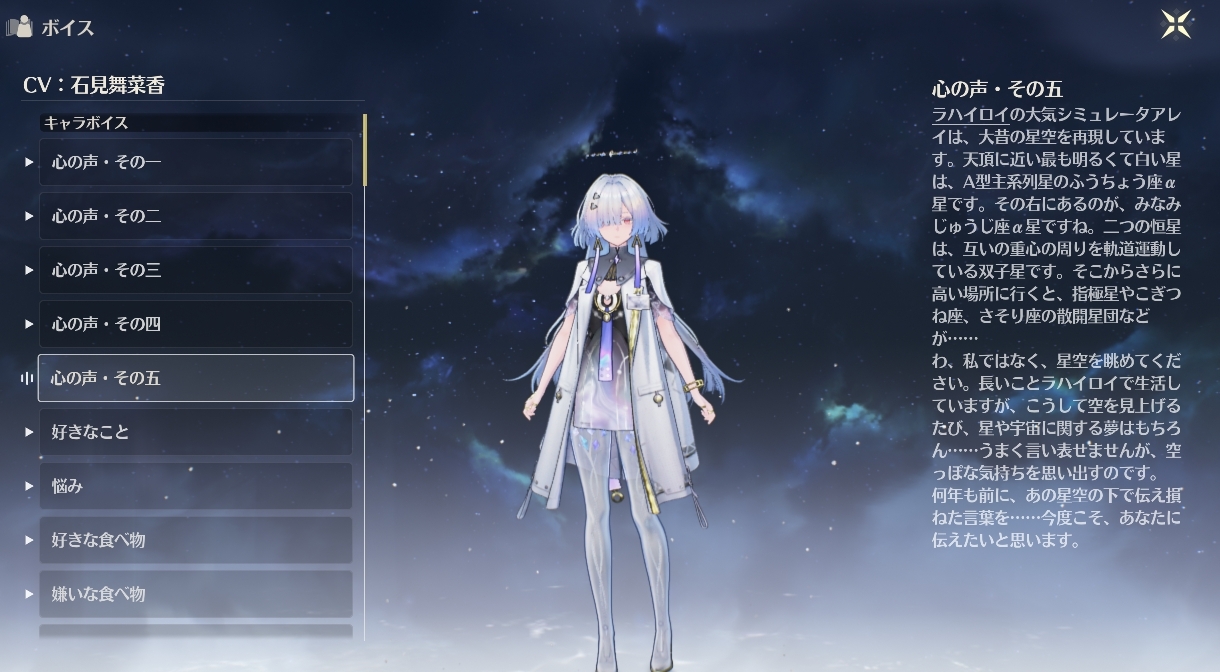The width and height of the screenshot is (1220, 672).
Task: Select the 悩み voice entry
Action: [195, 486]
